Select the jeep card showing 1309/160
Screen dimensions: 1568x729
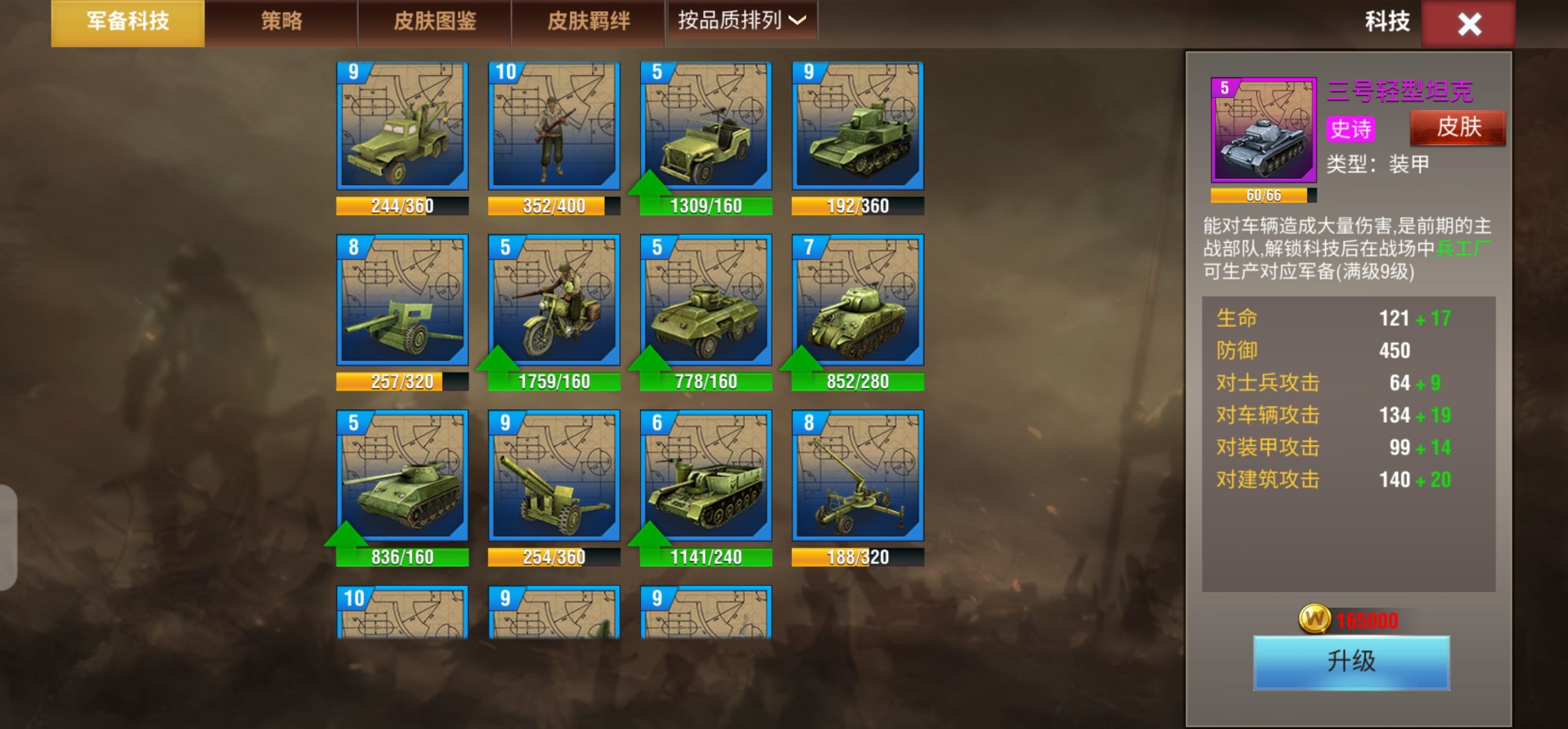point(706,126)
